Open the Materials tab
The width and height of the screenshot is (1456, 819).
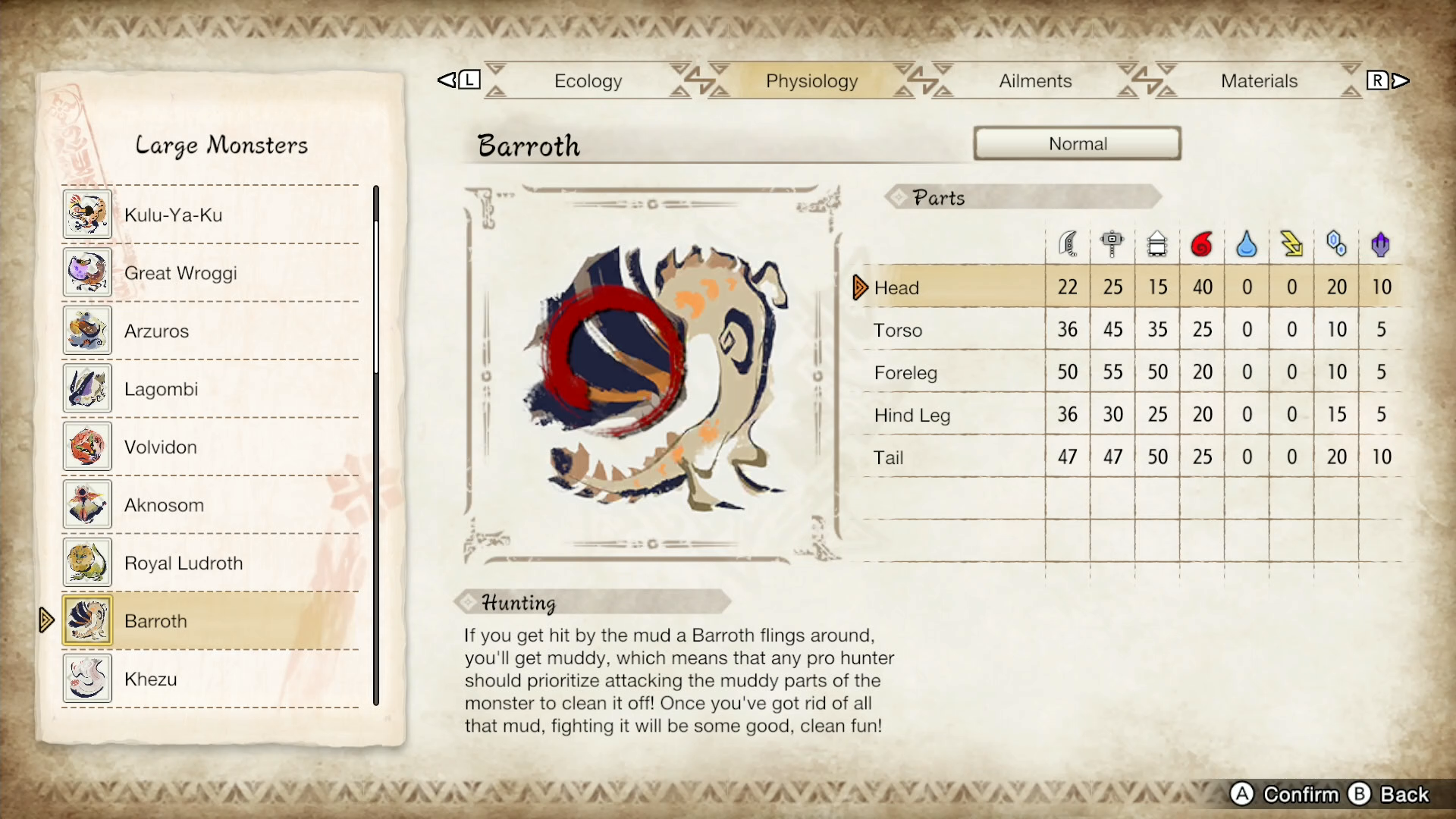point(1260,80)
